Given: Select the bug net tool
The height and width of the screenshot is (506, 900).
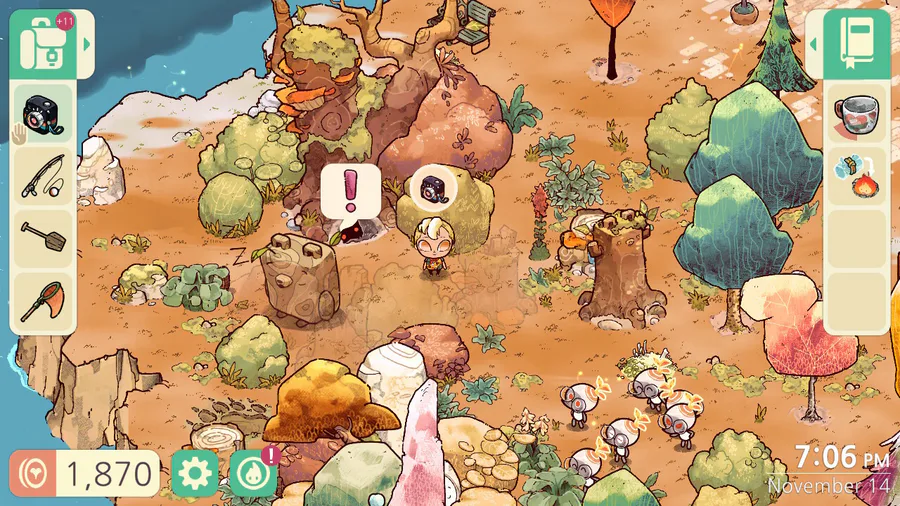Looking at the screenshot, I should (42, 301).
